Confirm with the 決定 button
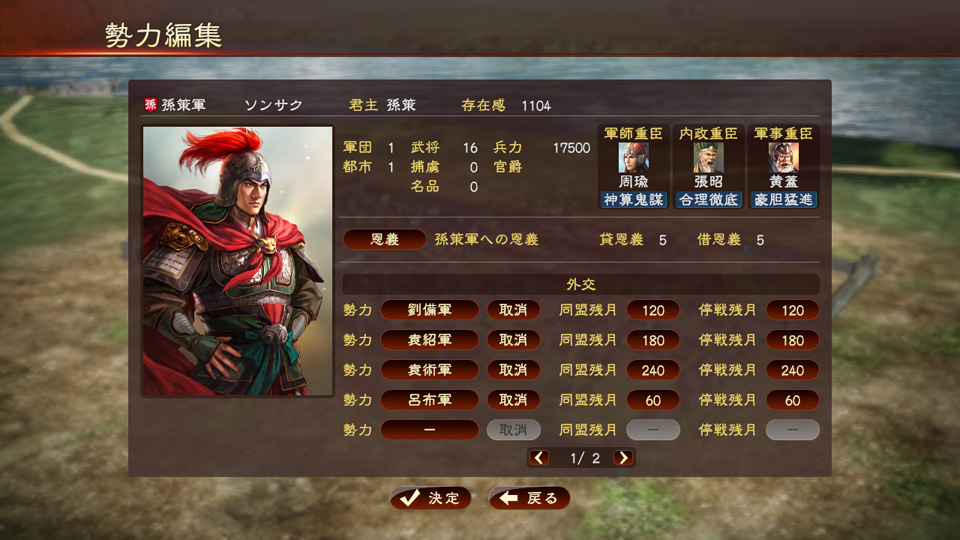The width and height of the screenshot is (960, 540). pos(430,498)
